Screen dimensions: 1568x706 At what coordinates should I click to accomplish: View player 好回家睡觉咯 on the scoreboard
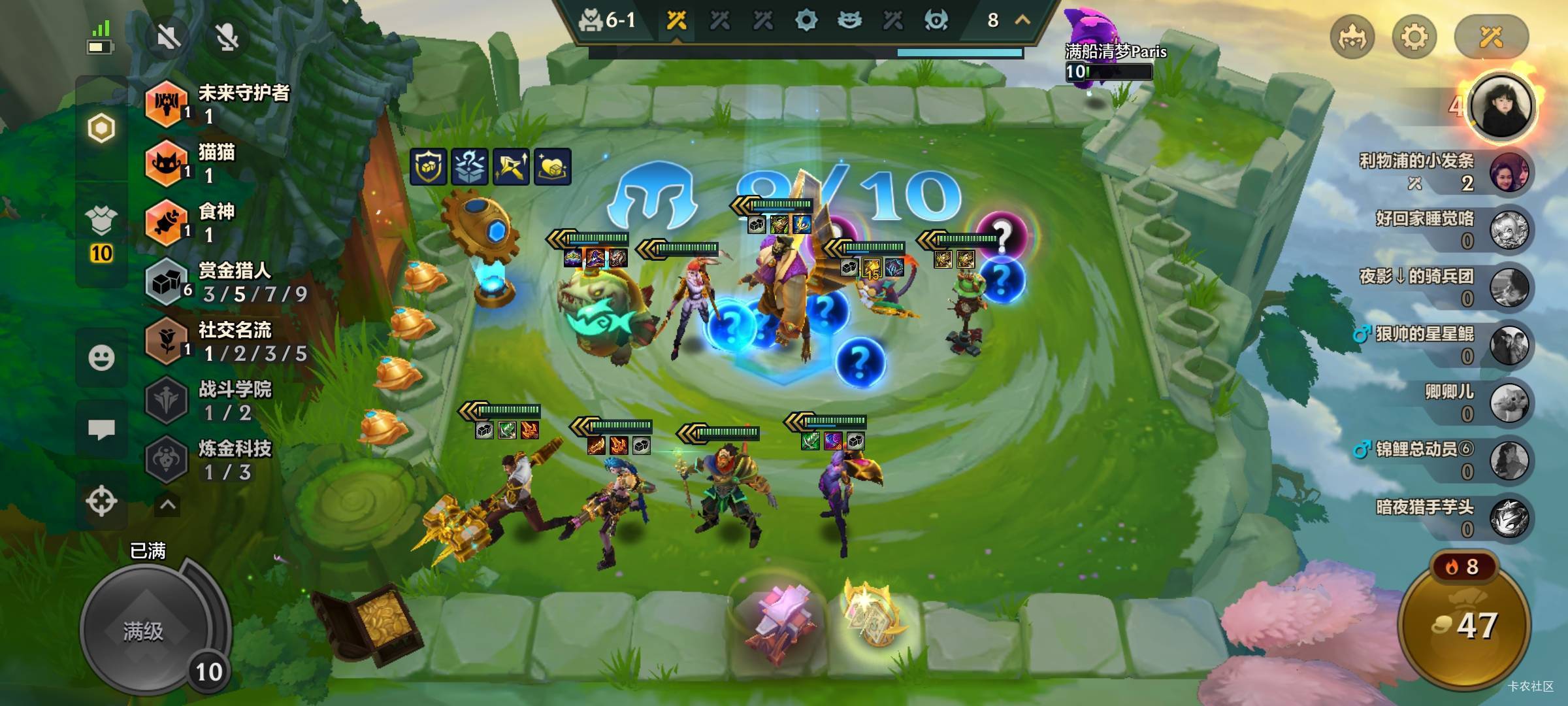click(1509, 230)
